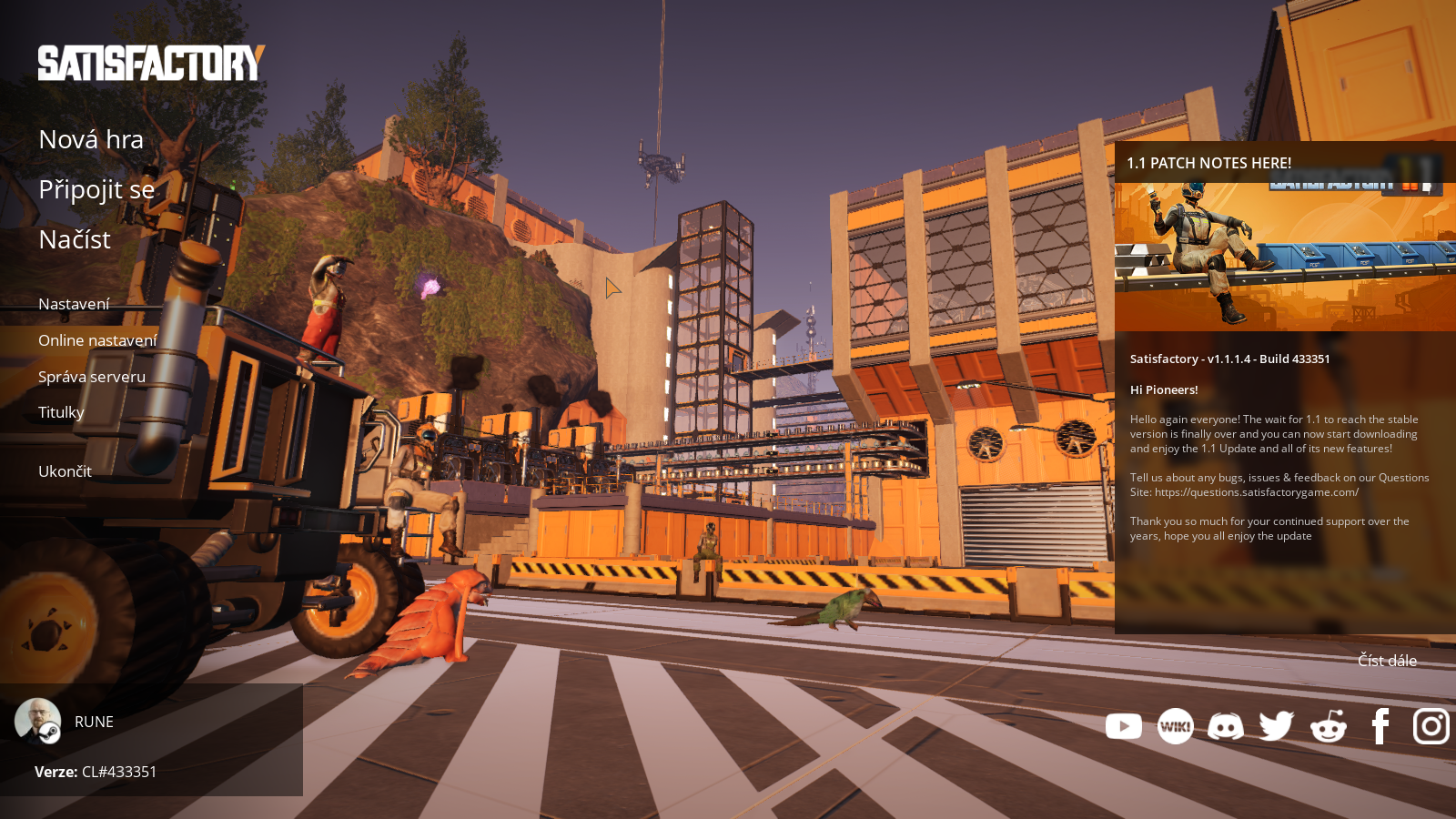Open the YouTube channel icon
The width and height of the screenshot is (1456, 819).
click(x=1124, y=726)
